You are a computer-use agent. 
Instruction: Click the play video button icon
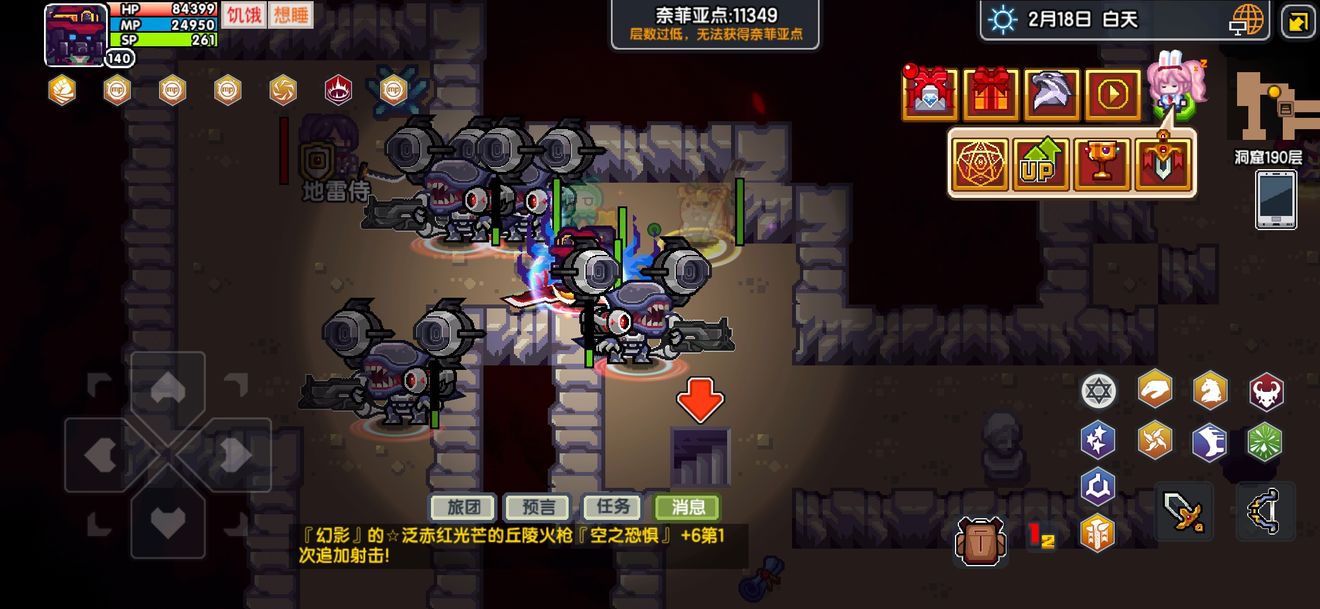pyautogui.click(x=1112, y=95)
